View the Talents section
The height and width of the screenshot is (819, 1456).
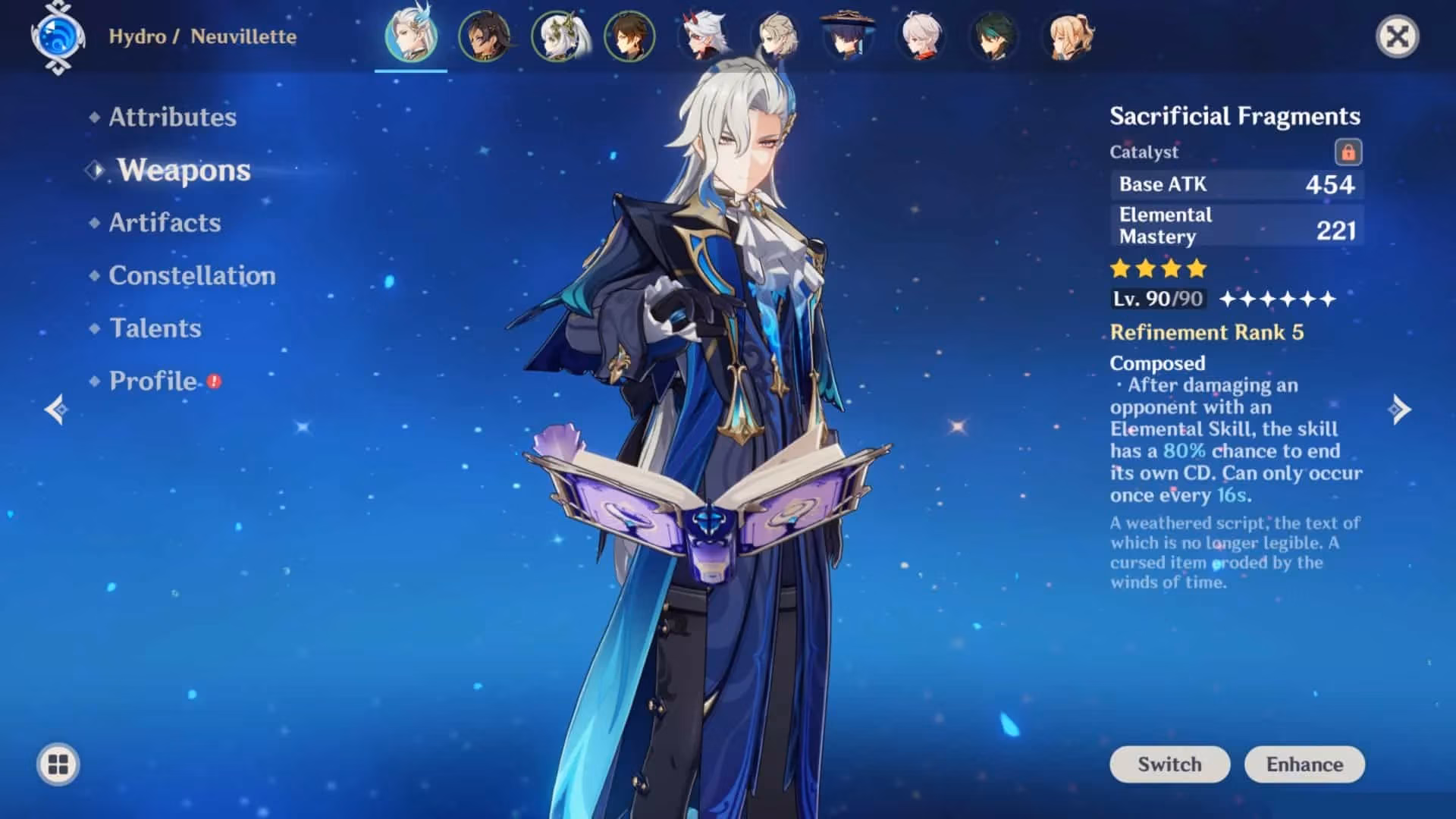155,328
